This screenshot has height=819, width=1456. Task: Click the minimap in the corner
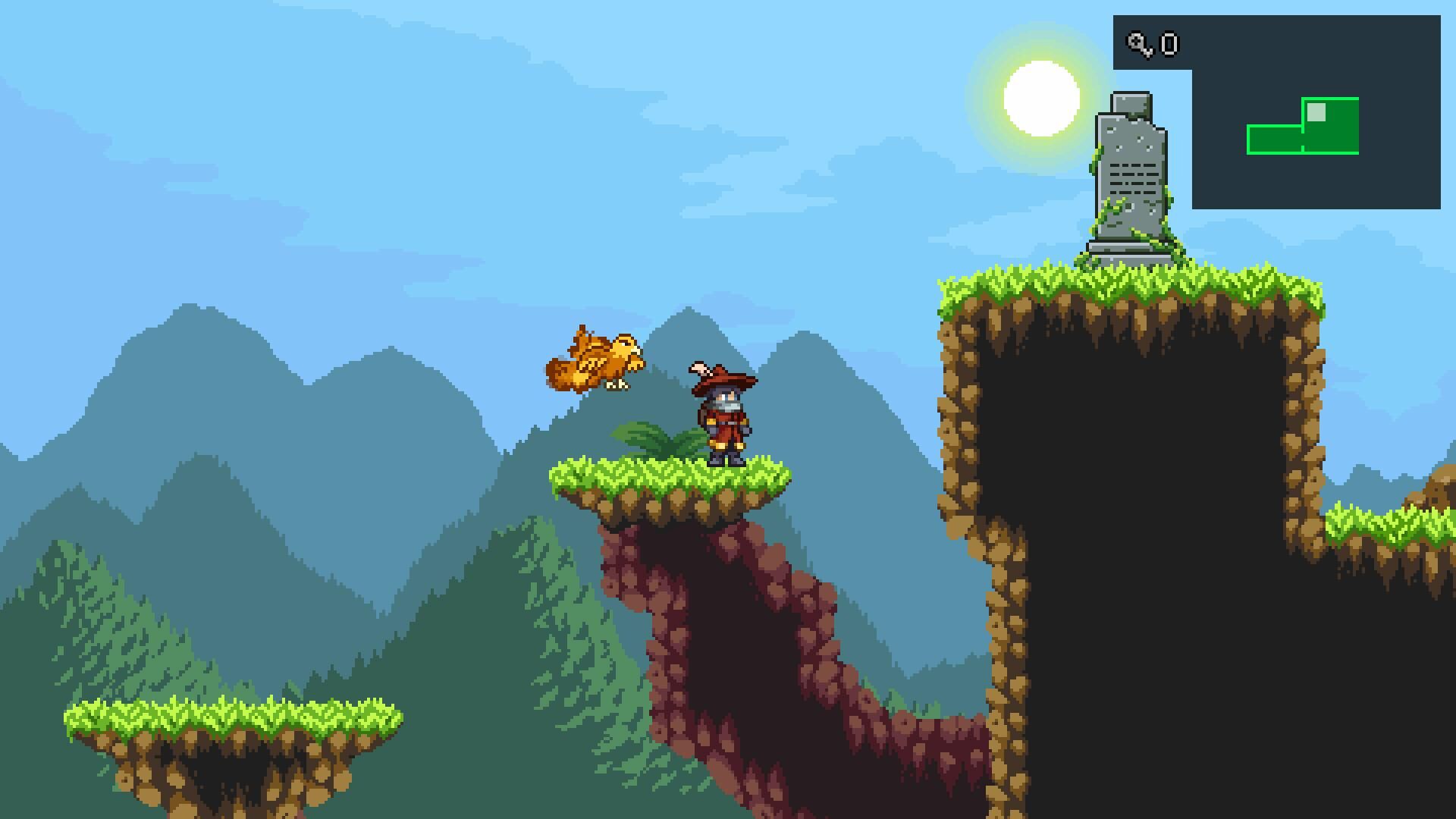coord(1315,129)
